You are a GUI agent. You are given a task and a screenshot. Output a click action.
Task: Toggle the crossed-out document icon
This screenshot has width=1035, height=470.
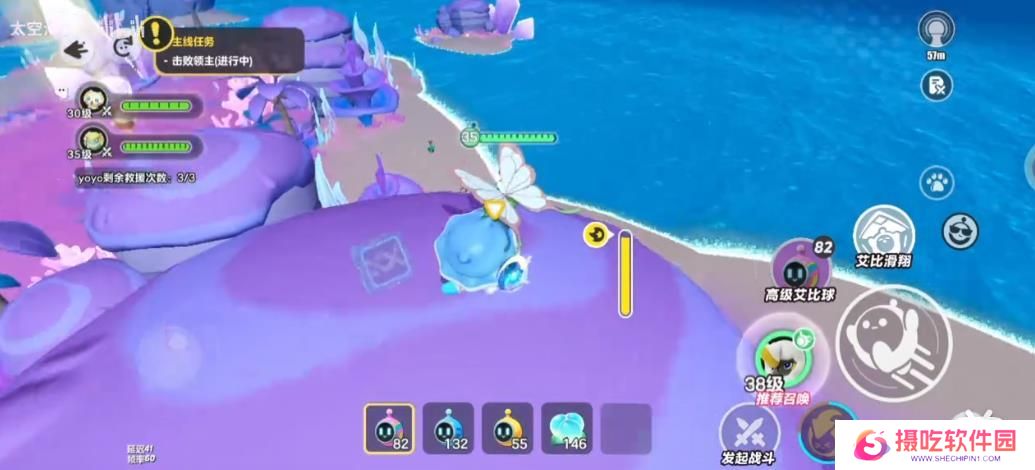(937, 84)
